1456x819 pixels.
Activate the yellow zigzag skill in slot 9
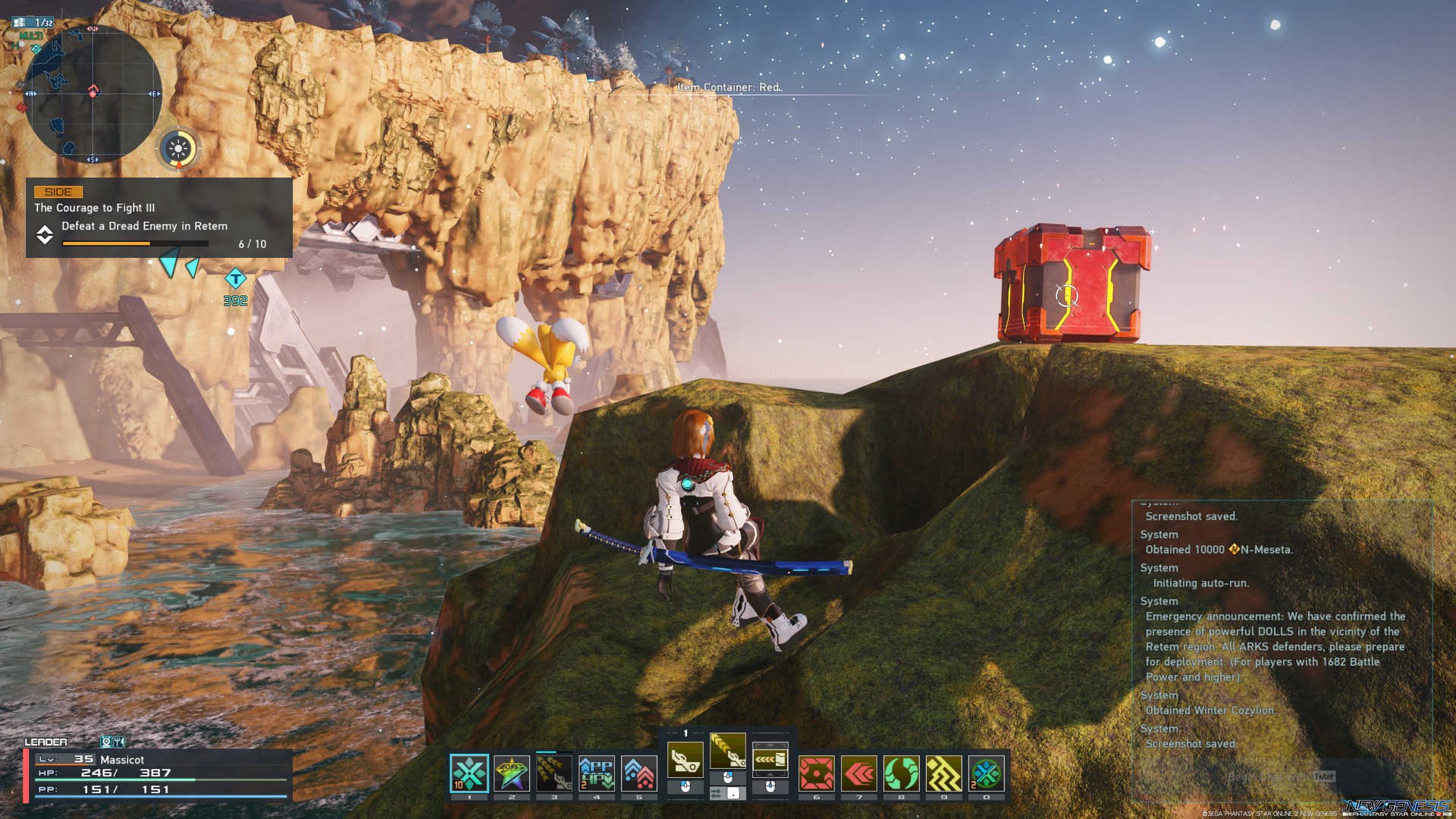(944, 773)
